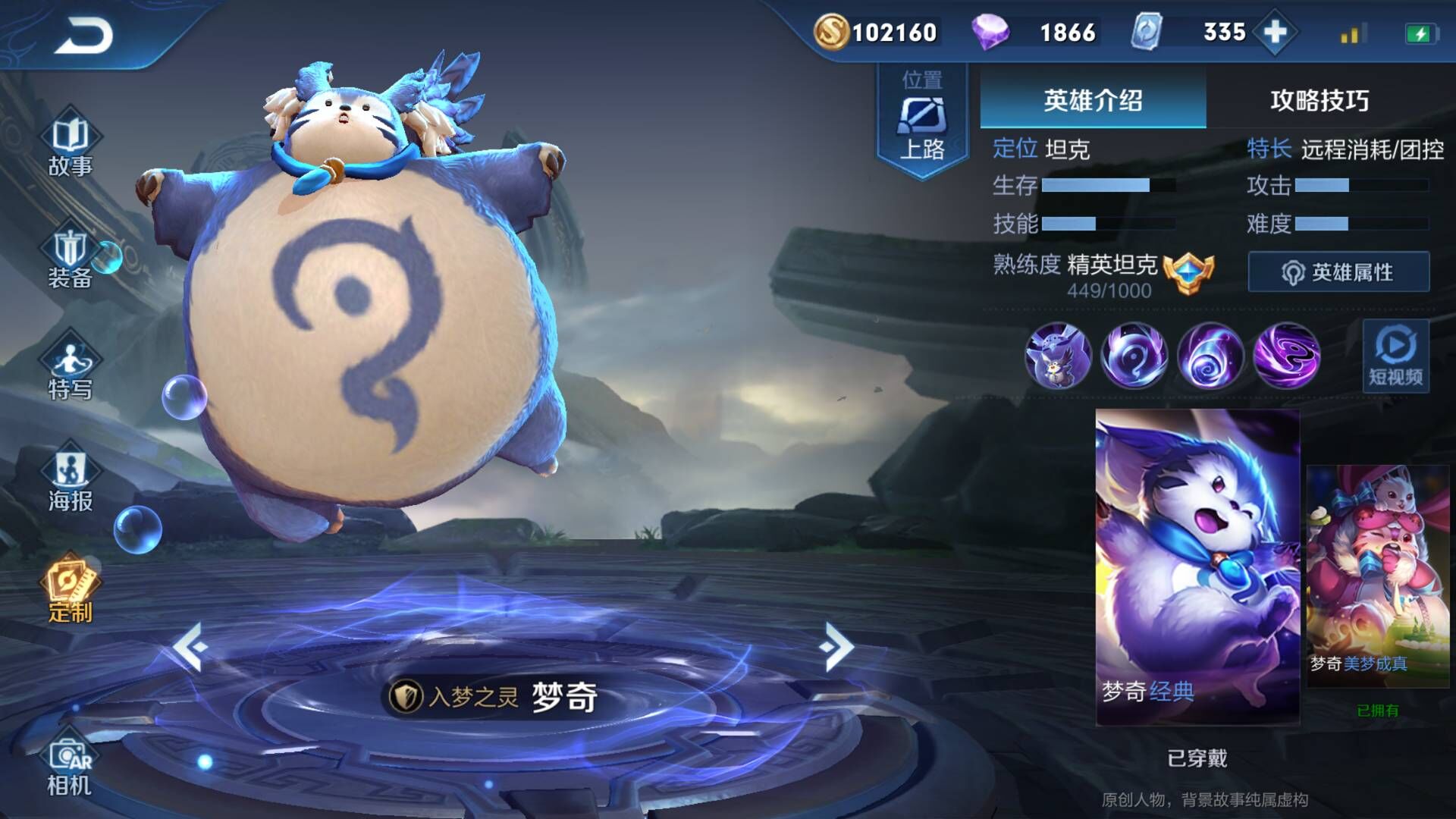Viewport: 1456px width, 819px height.
Task: View the purple spiral vortex skill icon
Action: click(x=1210, y=355)
